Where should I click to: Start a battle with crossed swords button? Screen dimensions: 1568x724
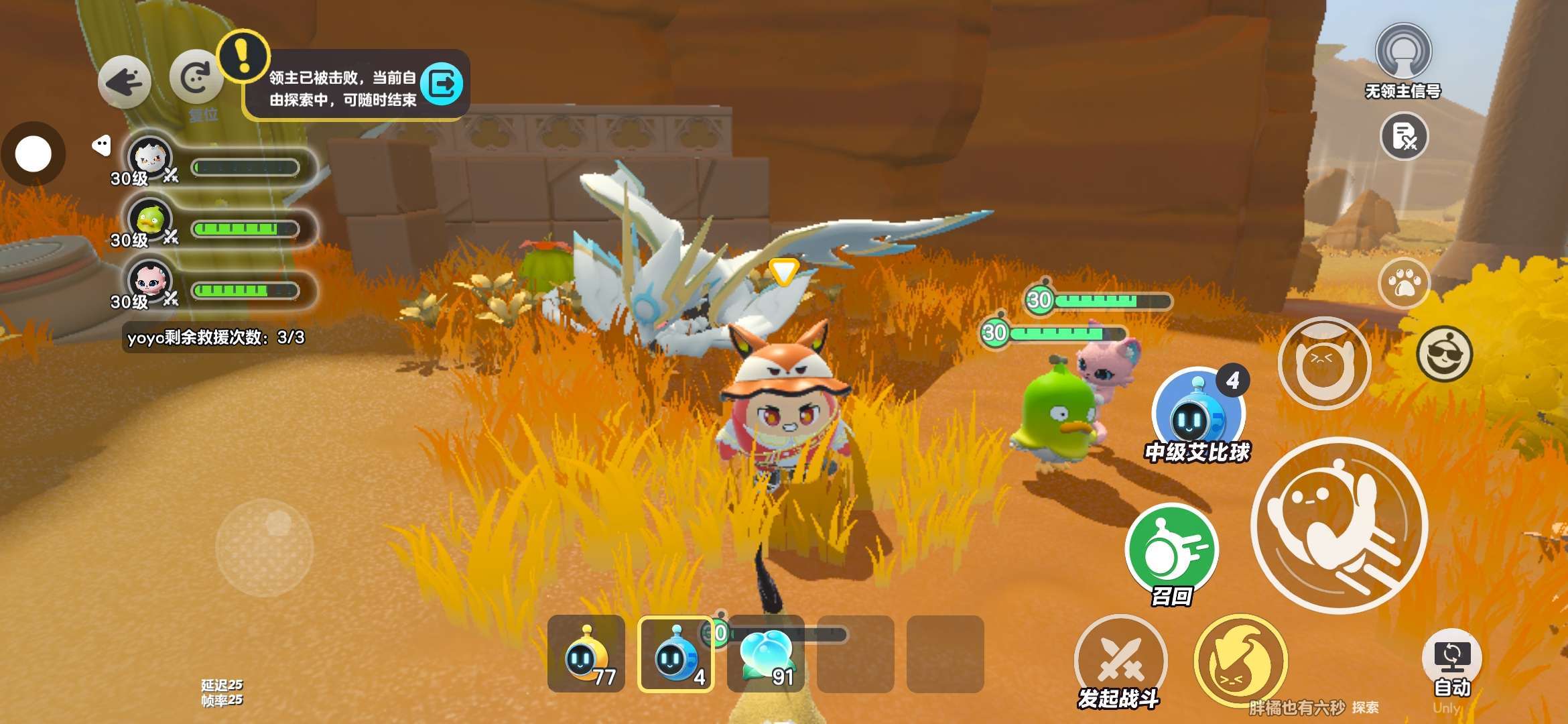pos(1120,660)
